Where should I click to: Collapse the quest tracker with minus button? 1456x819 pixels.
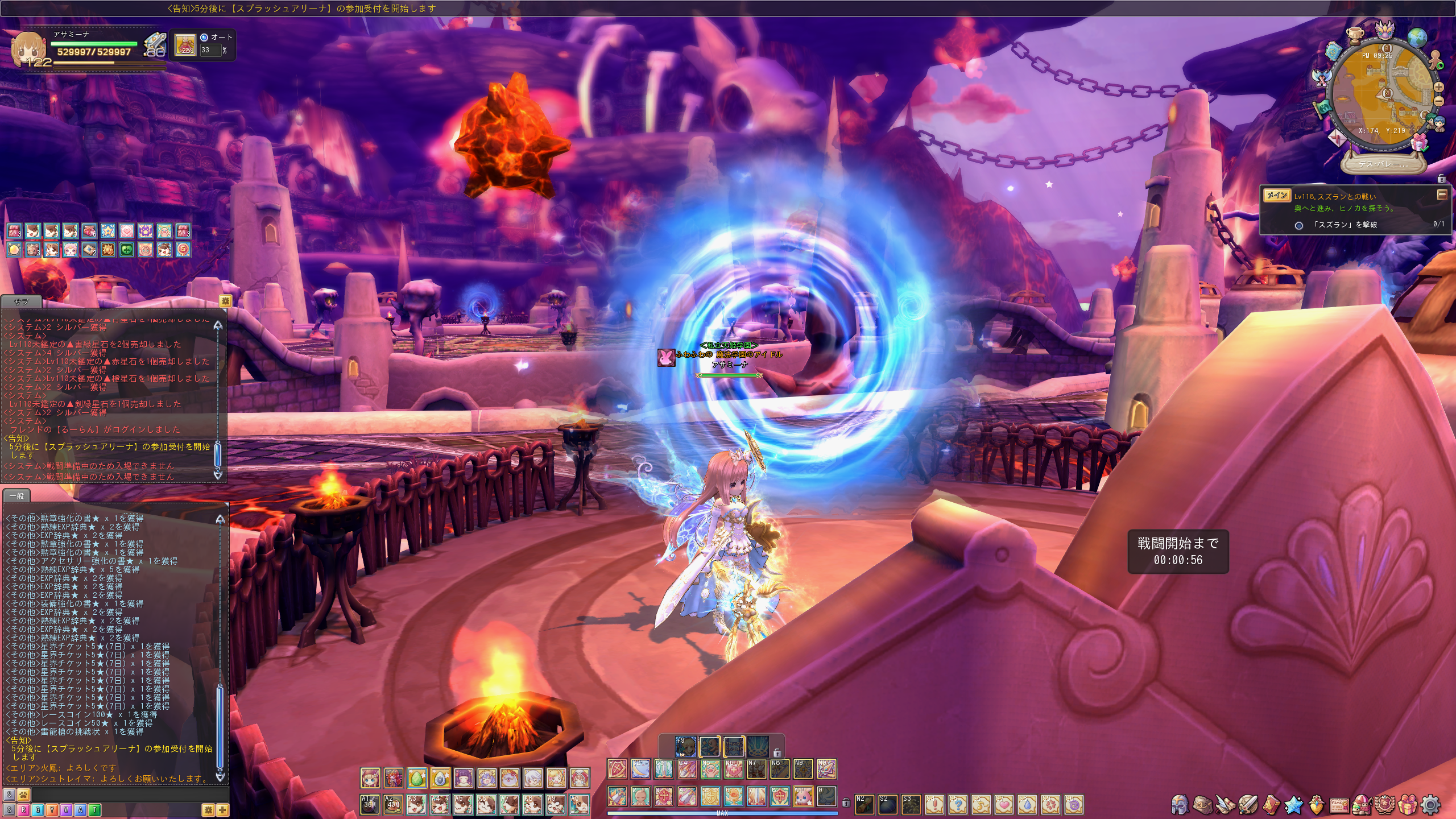click(1441, 195)
